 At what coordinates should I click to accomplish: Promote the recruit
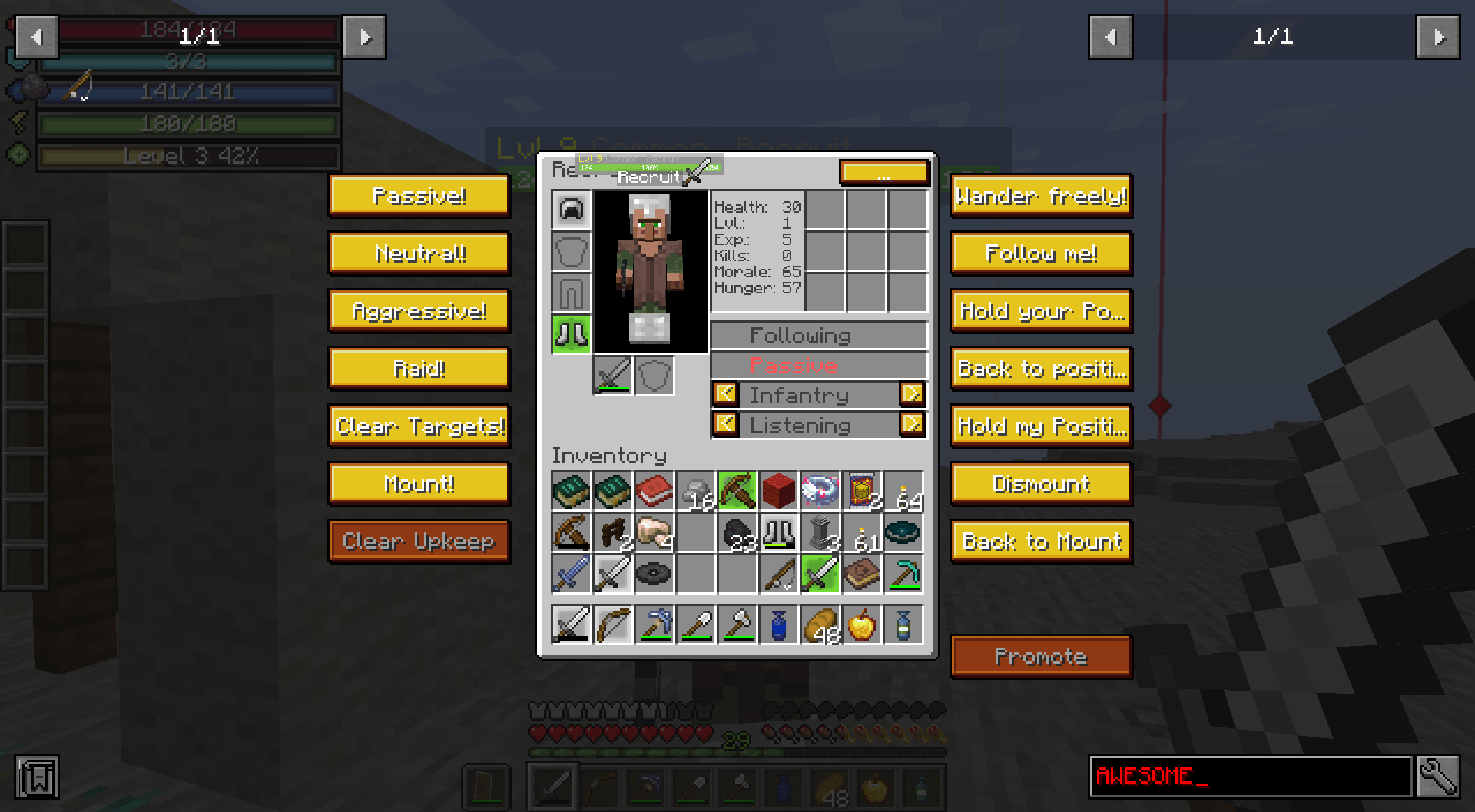1040,656
